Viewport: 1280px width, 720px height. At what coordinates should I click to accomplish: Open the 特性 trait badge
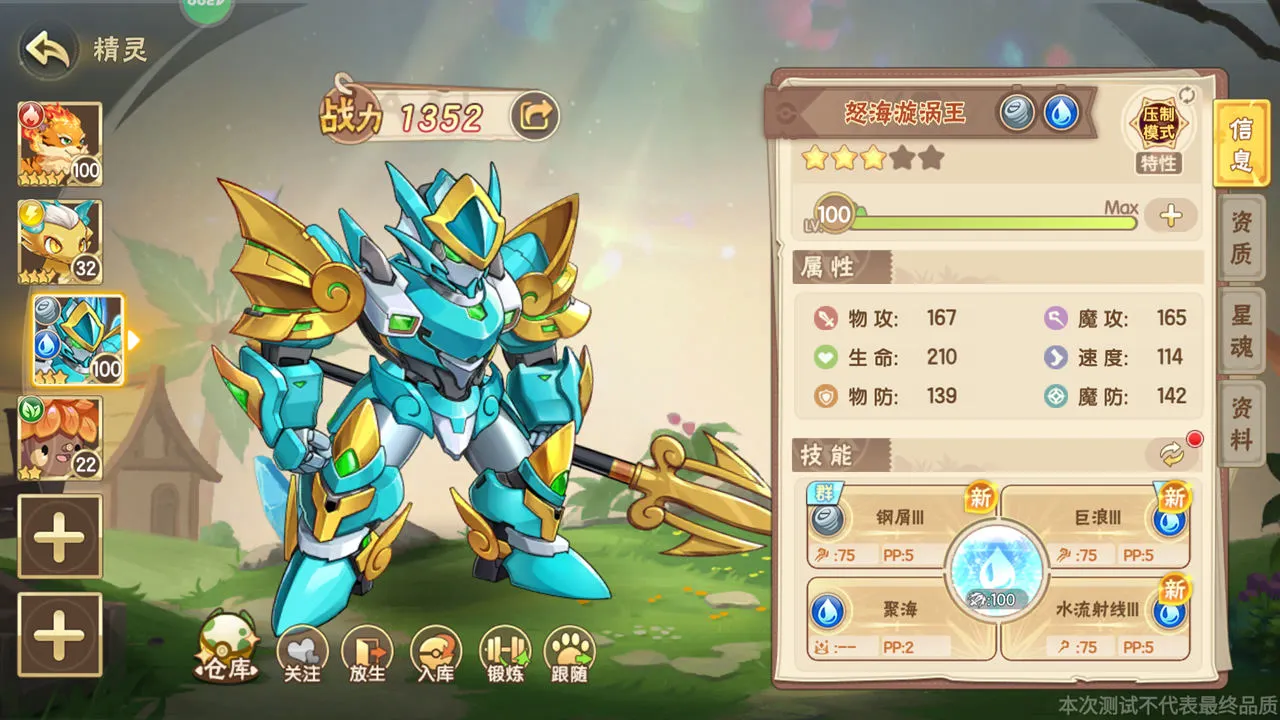[1159, 132]
